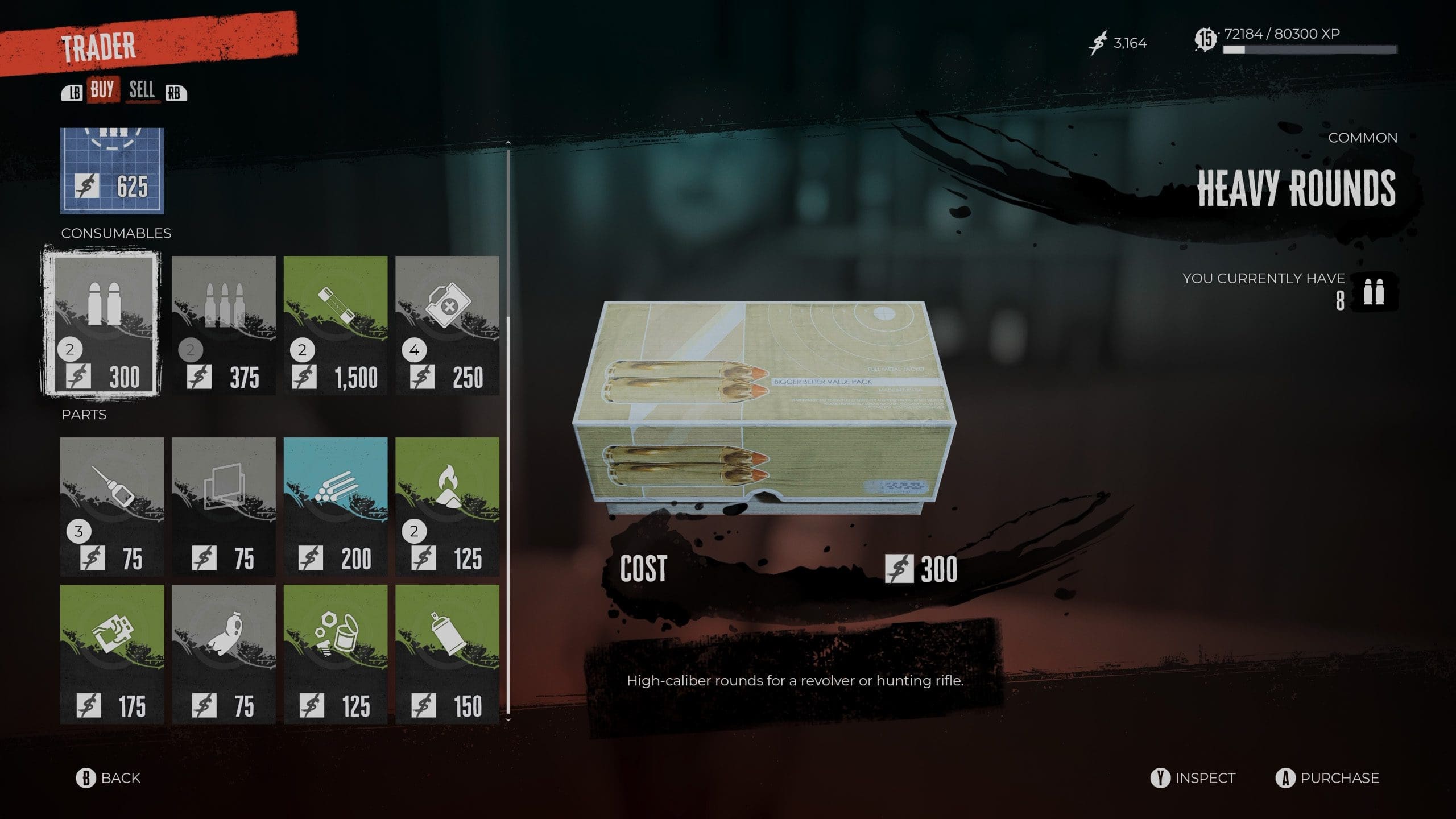Screen dimensions: 1456x819
Task: Switch to the Sell tab
Action: tap(142, 90)
